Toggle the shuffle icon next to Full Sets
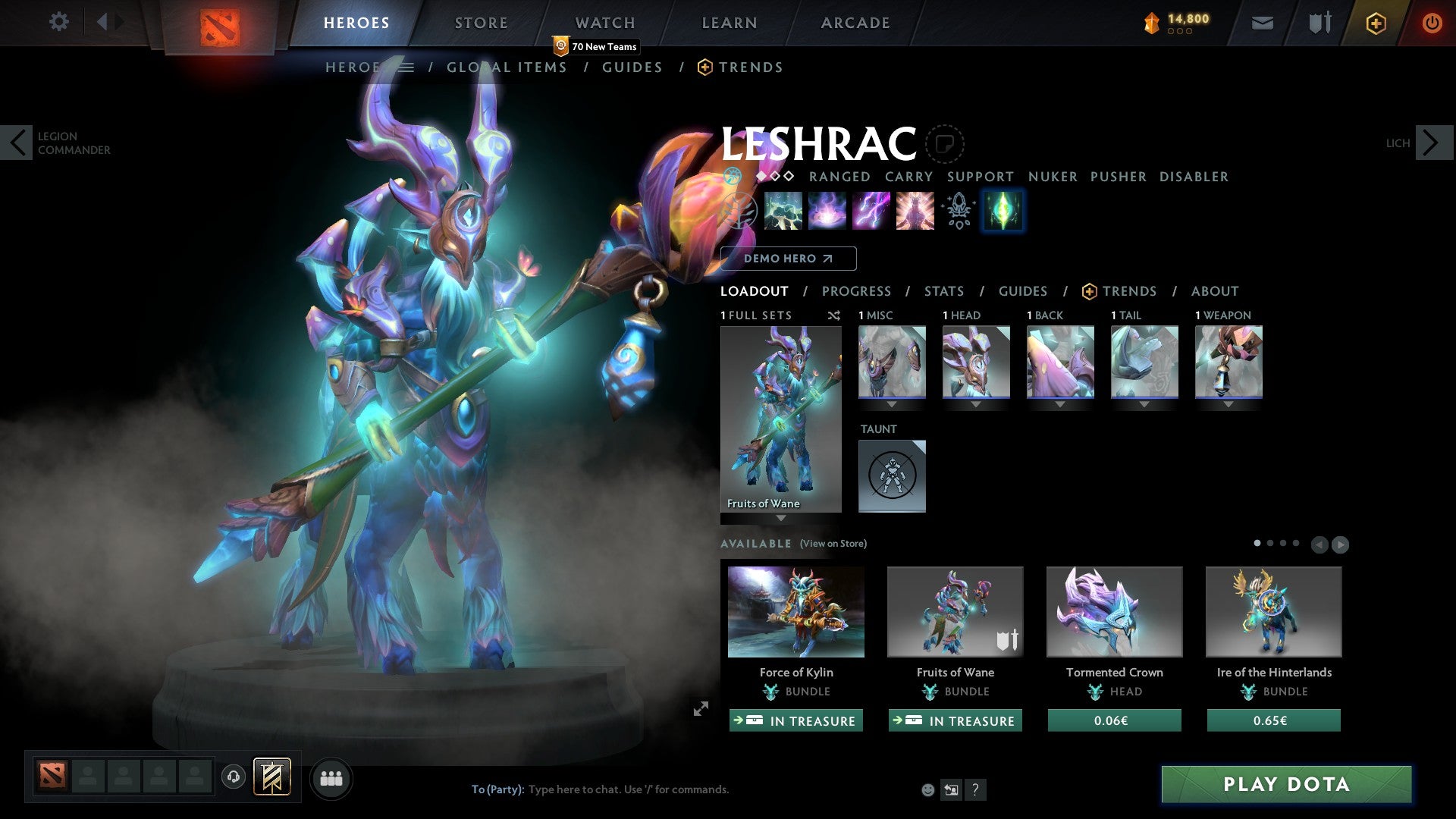1456x819 pixels. (834, 316)
